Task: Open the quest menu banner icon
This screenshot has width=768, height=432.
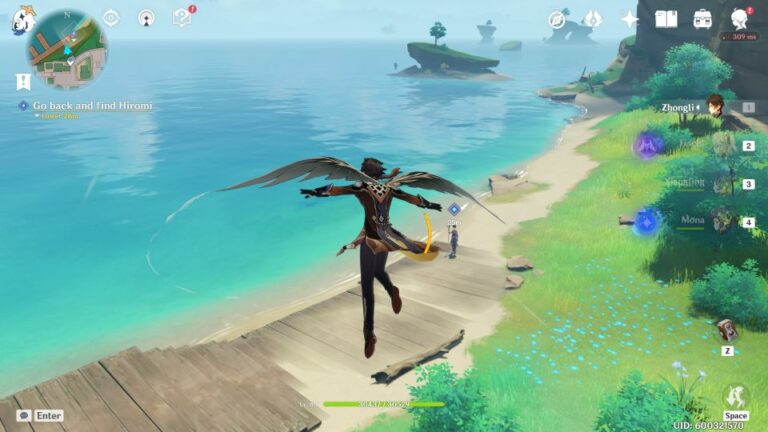Action: tap(23, 82)
